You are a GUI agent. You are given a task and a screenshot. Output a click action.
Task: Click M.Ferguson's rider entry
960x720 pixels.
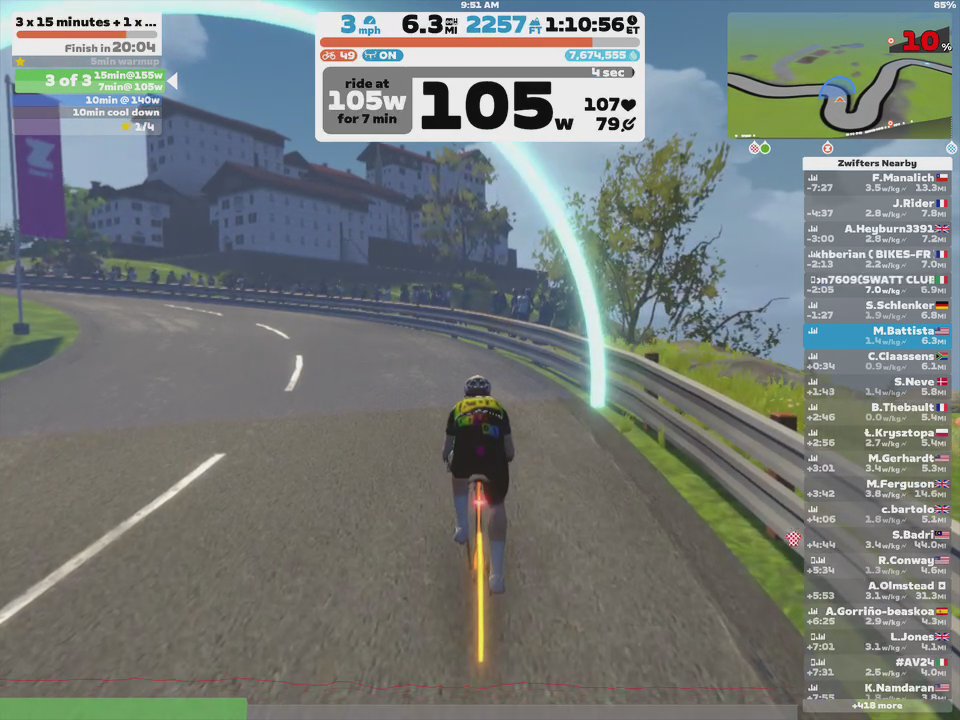click(x=876, y=489)
